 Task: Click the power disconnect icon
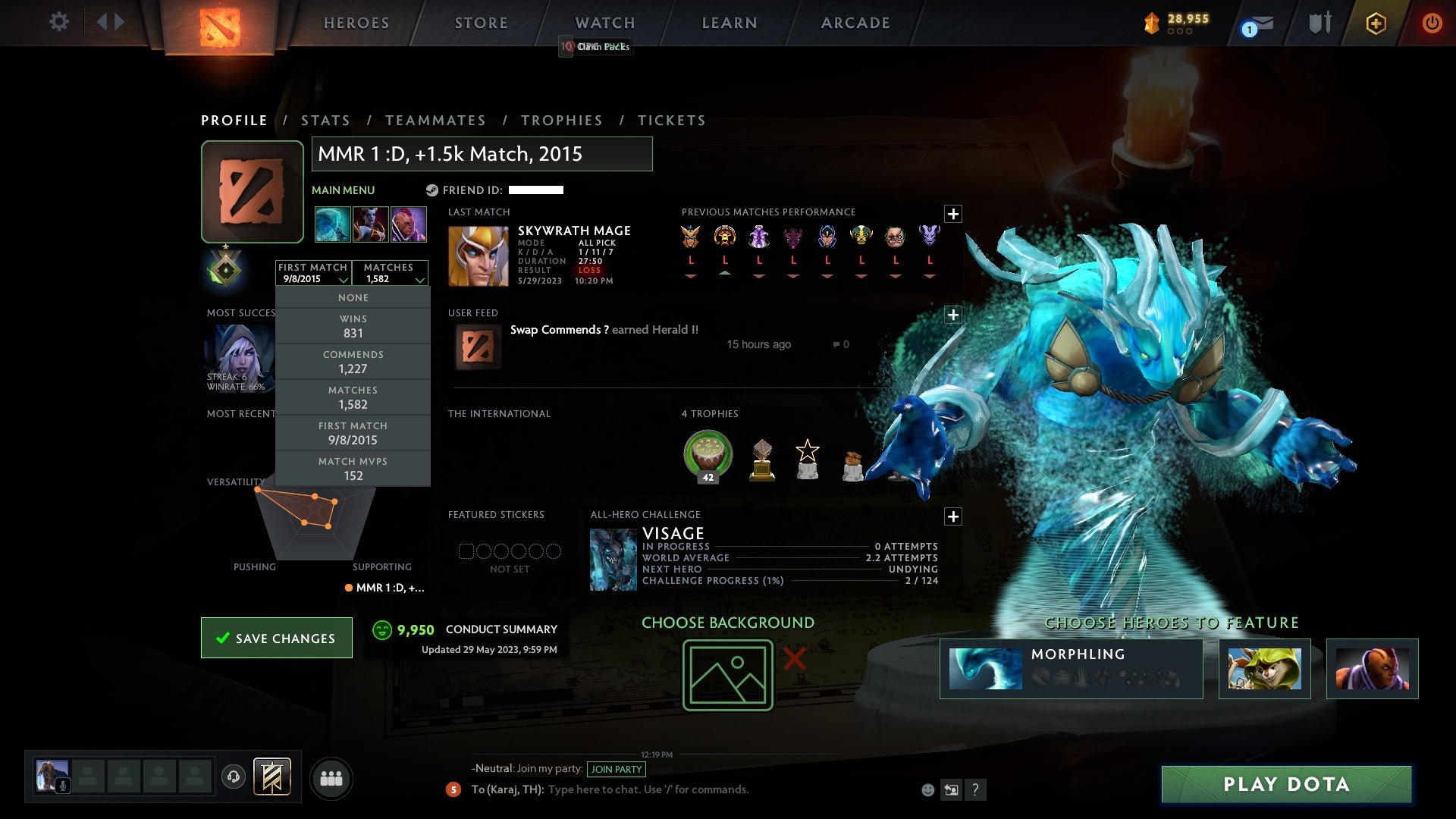tap(1432, 23)
